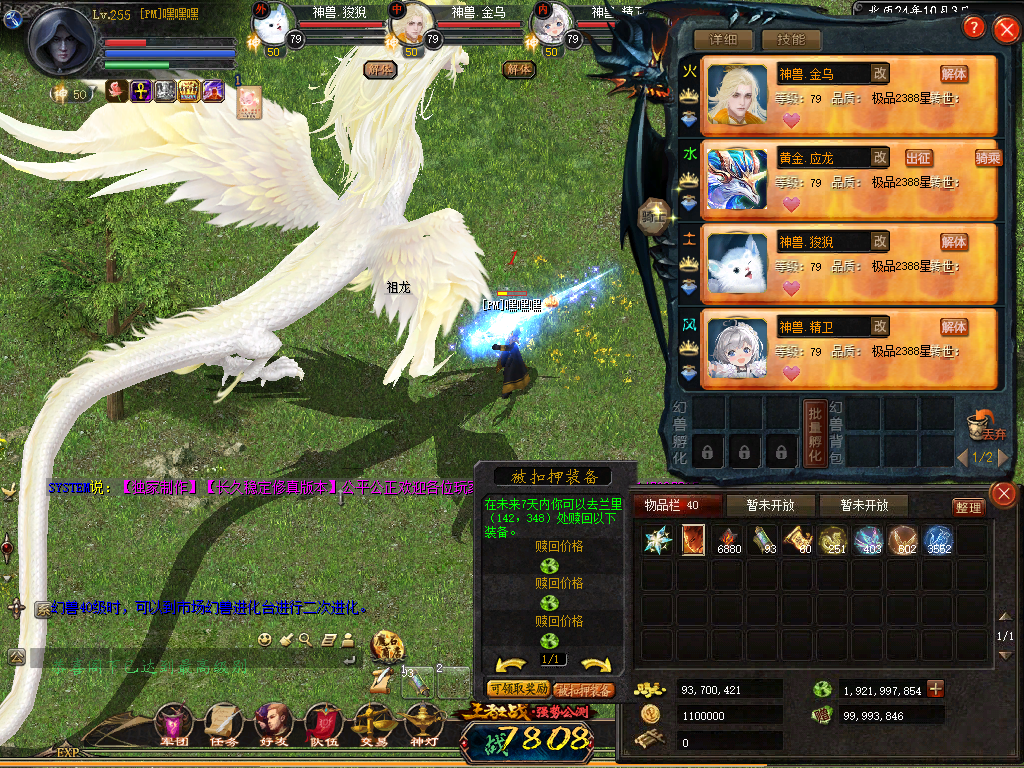Add currency with the red plus button

coord(935,689)
